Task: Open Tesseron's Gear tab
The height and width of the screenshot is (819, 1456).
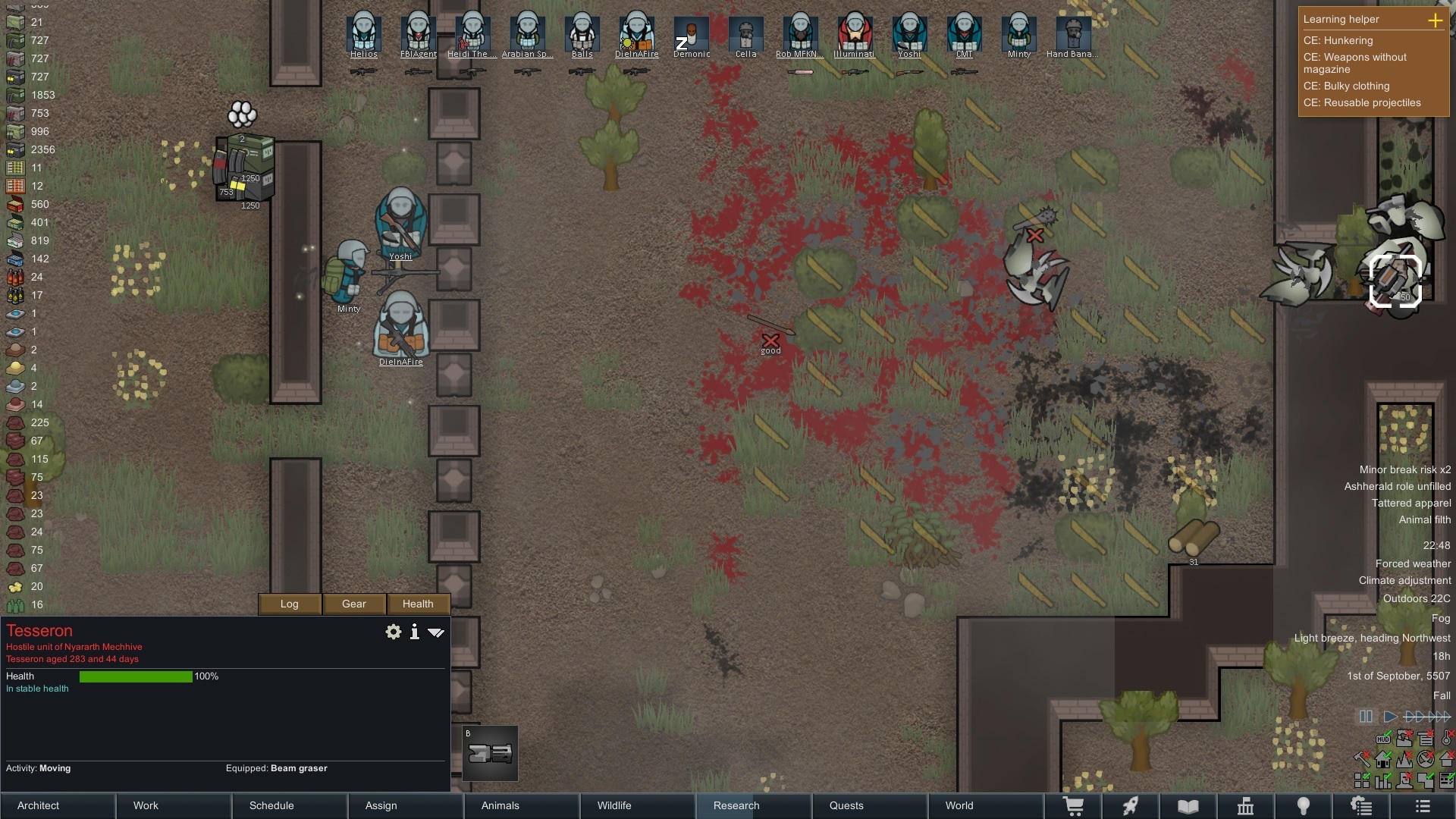Action: point(354,604)
